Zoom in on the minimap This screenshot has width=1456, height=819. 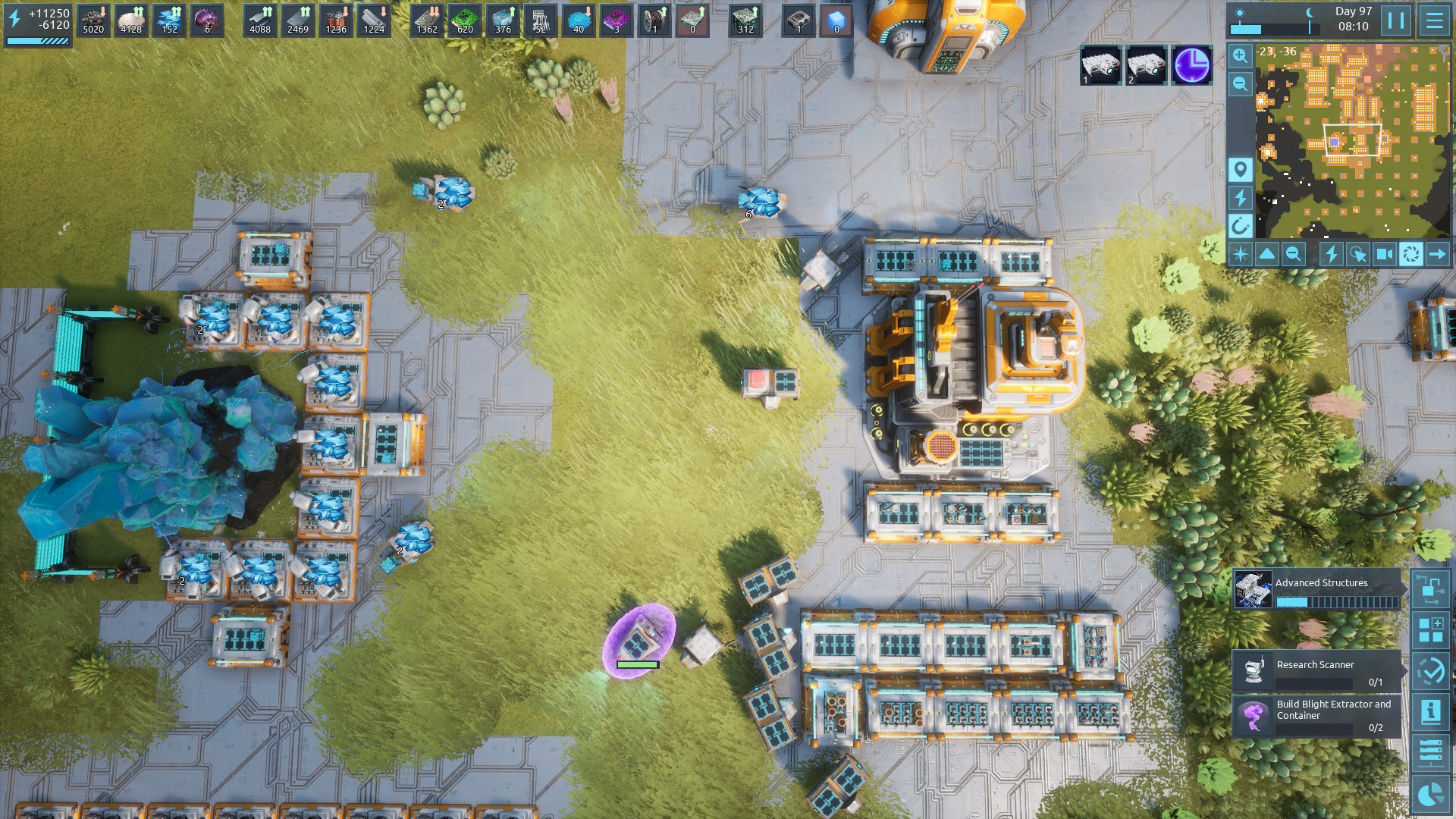[1240, 55]
